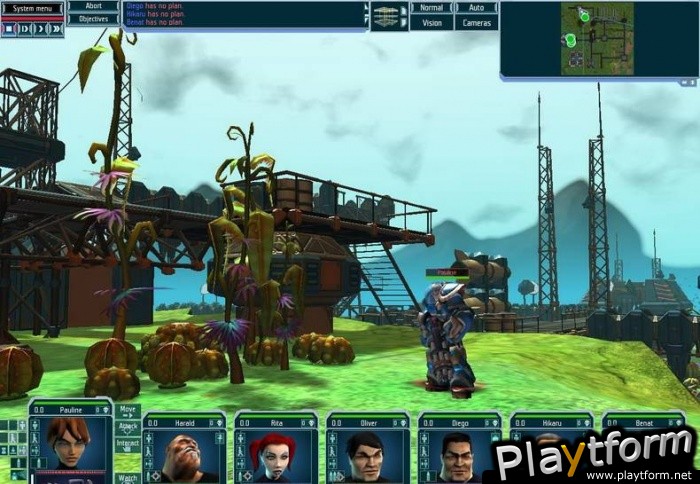Open the Vision options
The width and height of the screenshot is (700, 484).
(x=431, y=22)
